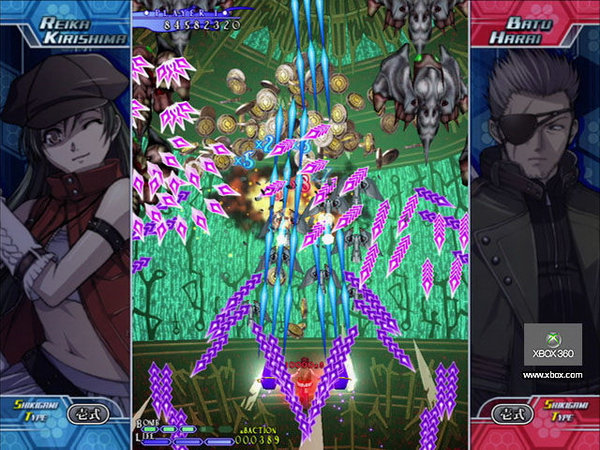The image size is (600, 450).
Task: Select the Batu Harai name banner
Action: pyautogui.click(x=535, y=30)
